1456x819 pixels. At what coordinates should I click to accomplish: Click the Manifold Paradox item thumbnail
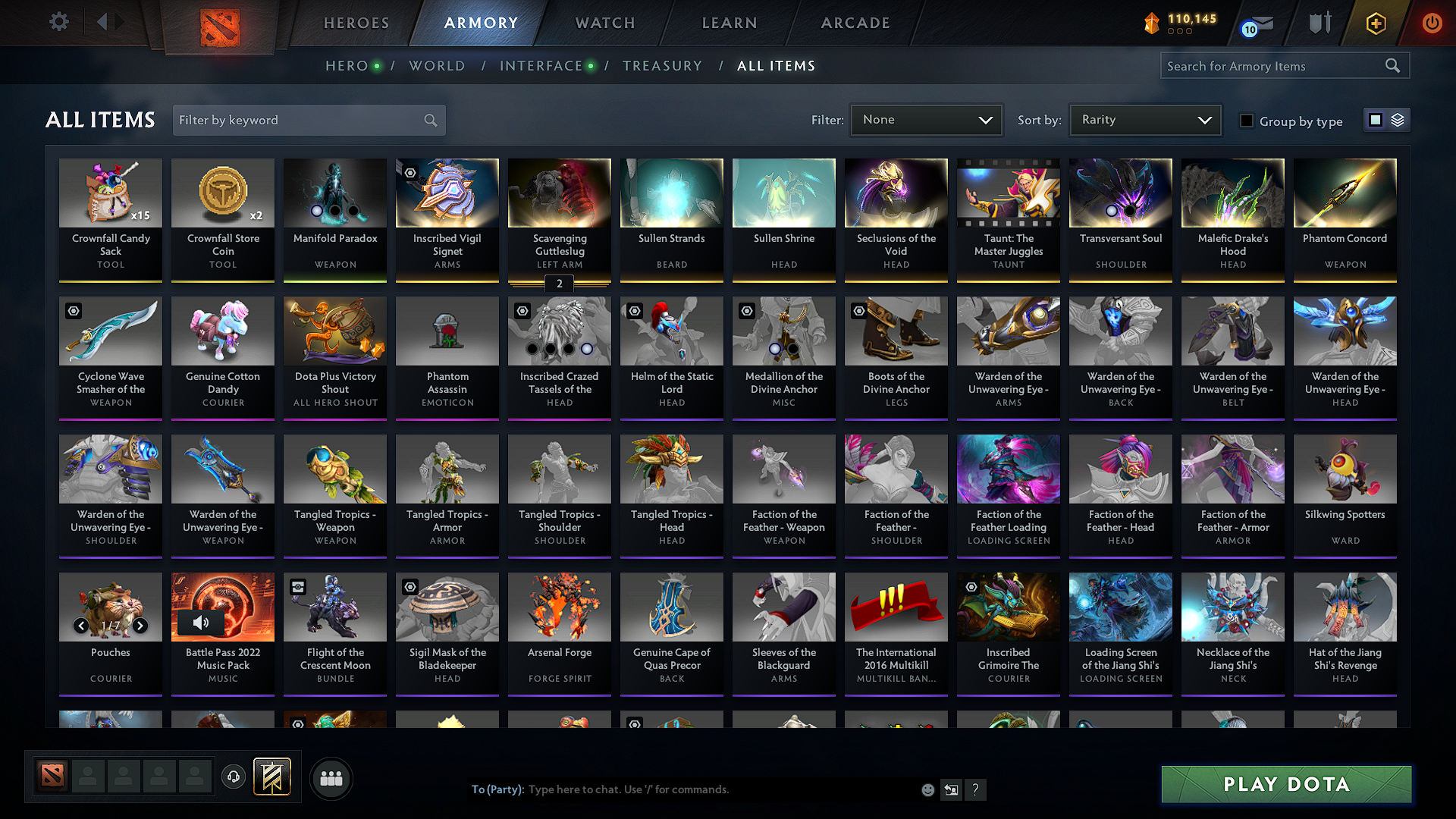334,193
